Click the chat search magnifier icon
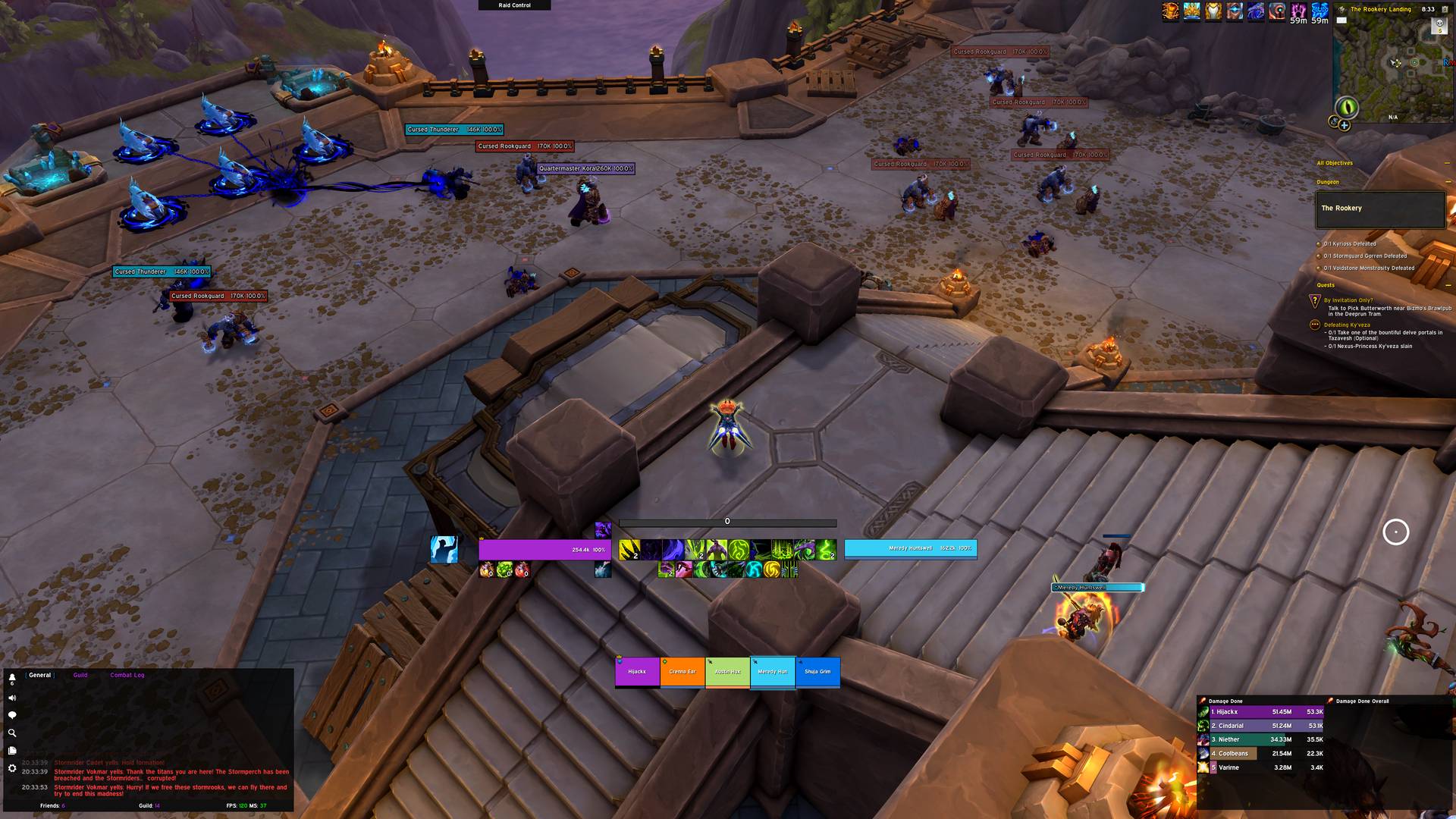The image size is (1456, 819). pyautogui.click(x=12, y=733)
